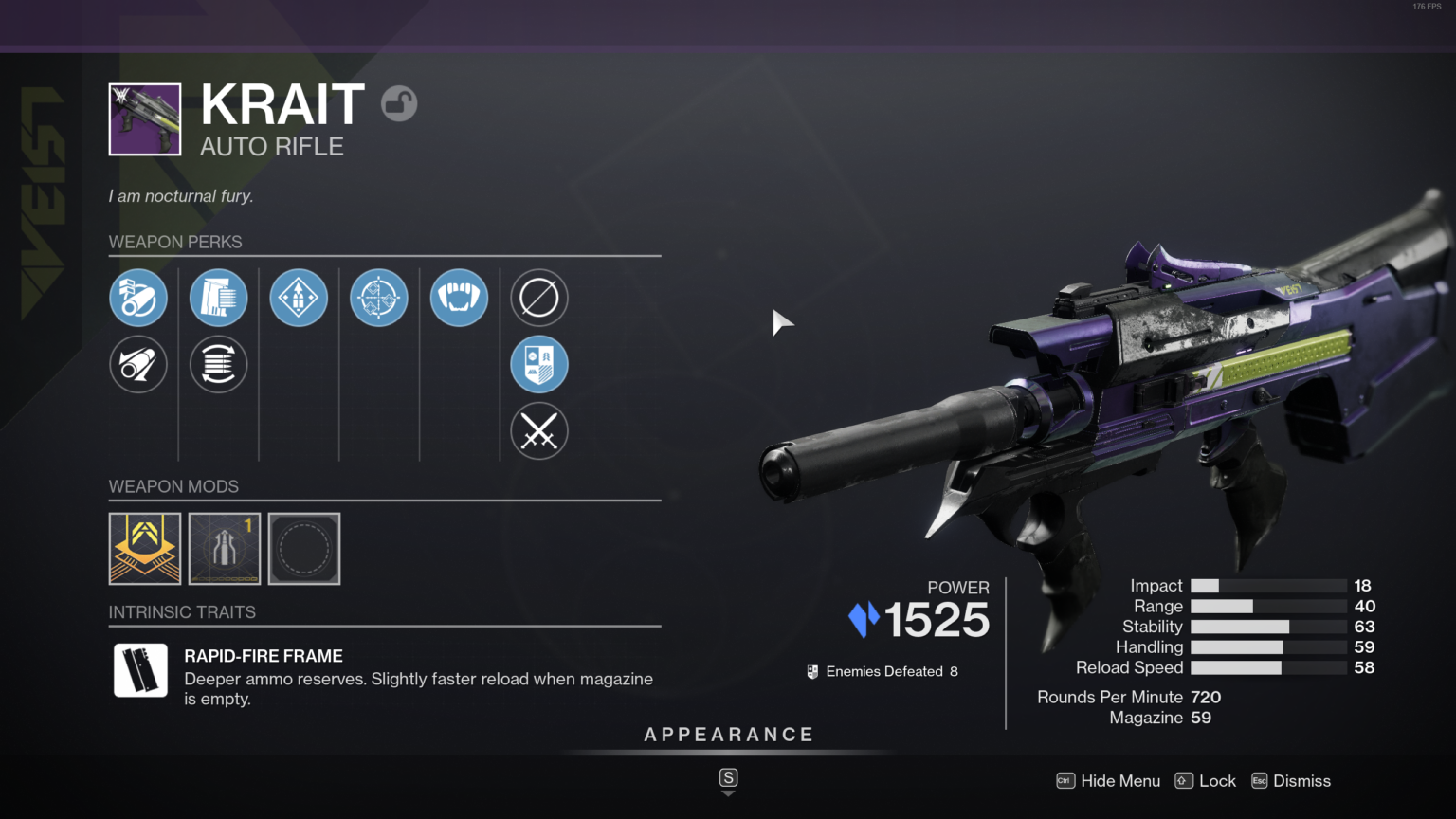
Task: Enable the crossed-swords Crucible tracker
Action: pyautogui.click(x=538, y=431)
